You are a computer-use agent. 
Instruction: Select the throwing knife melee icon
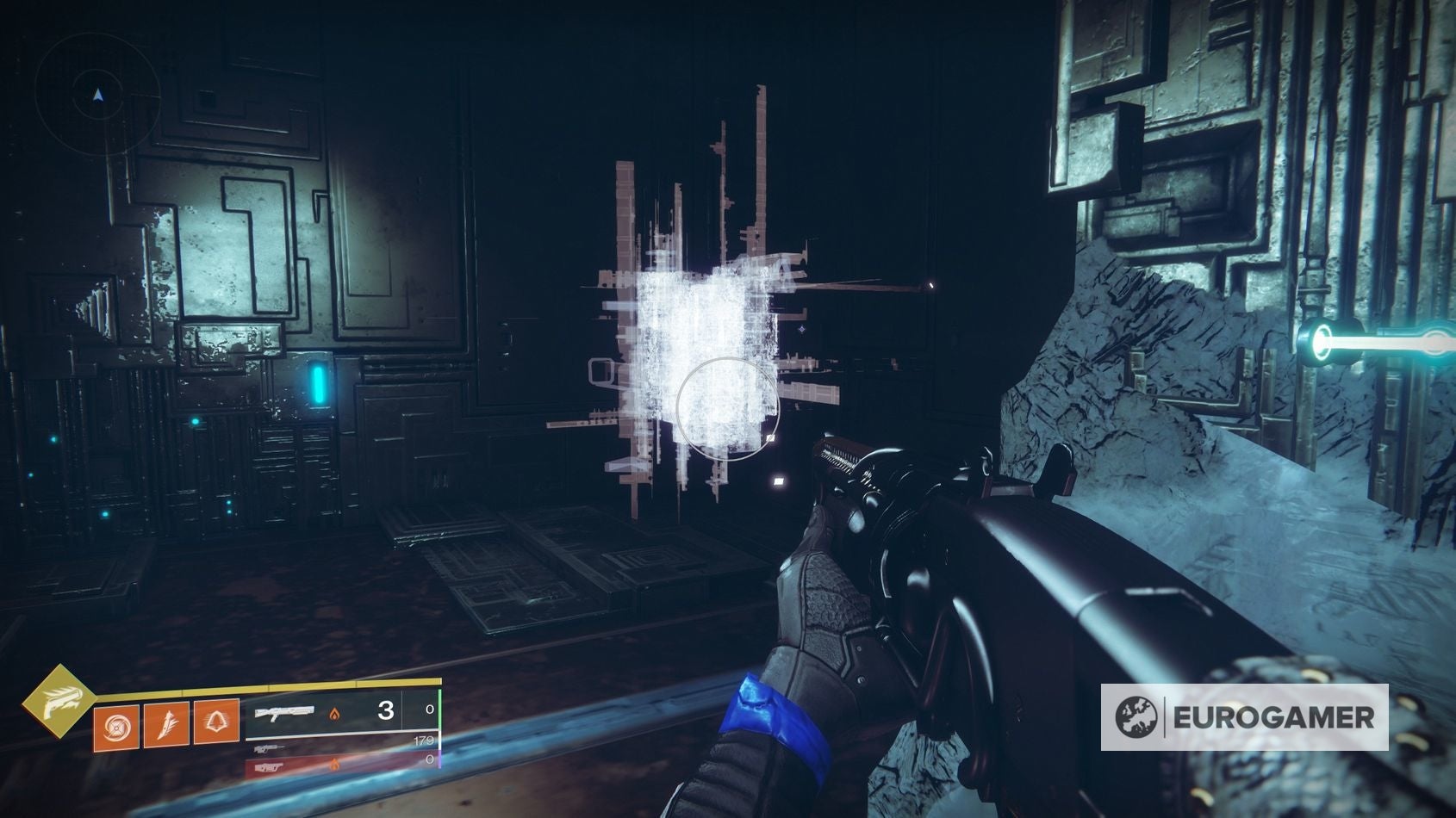click(165, 724)
